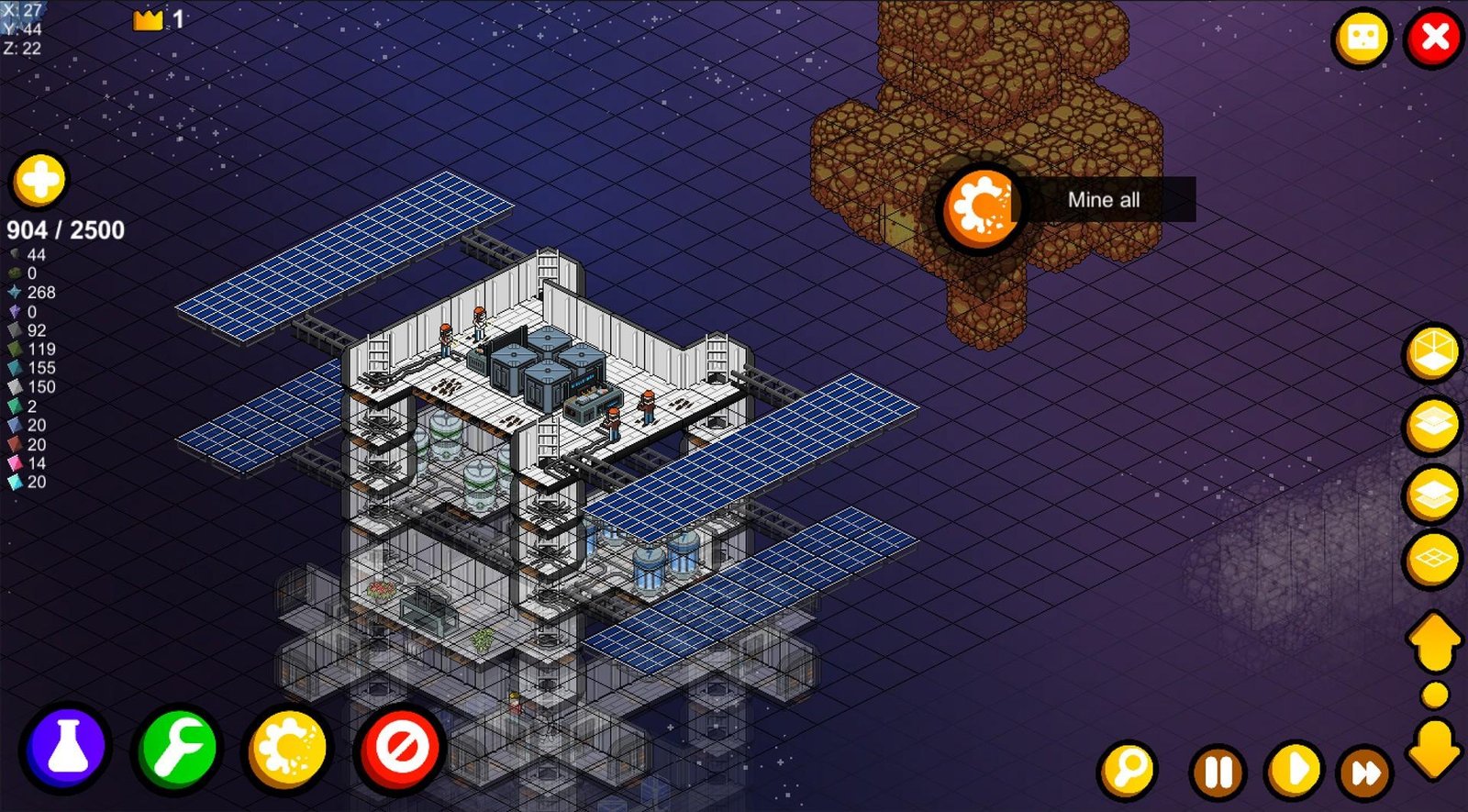The image size is (1468, 812).
Task: Pause the game simulation
Action: (1216, 771)
